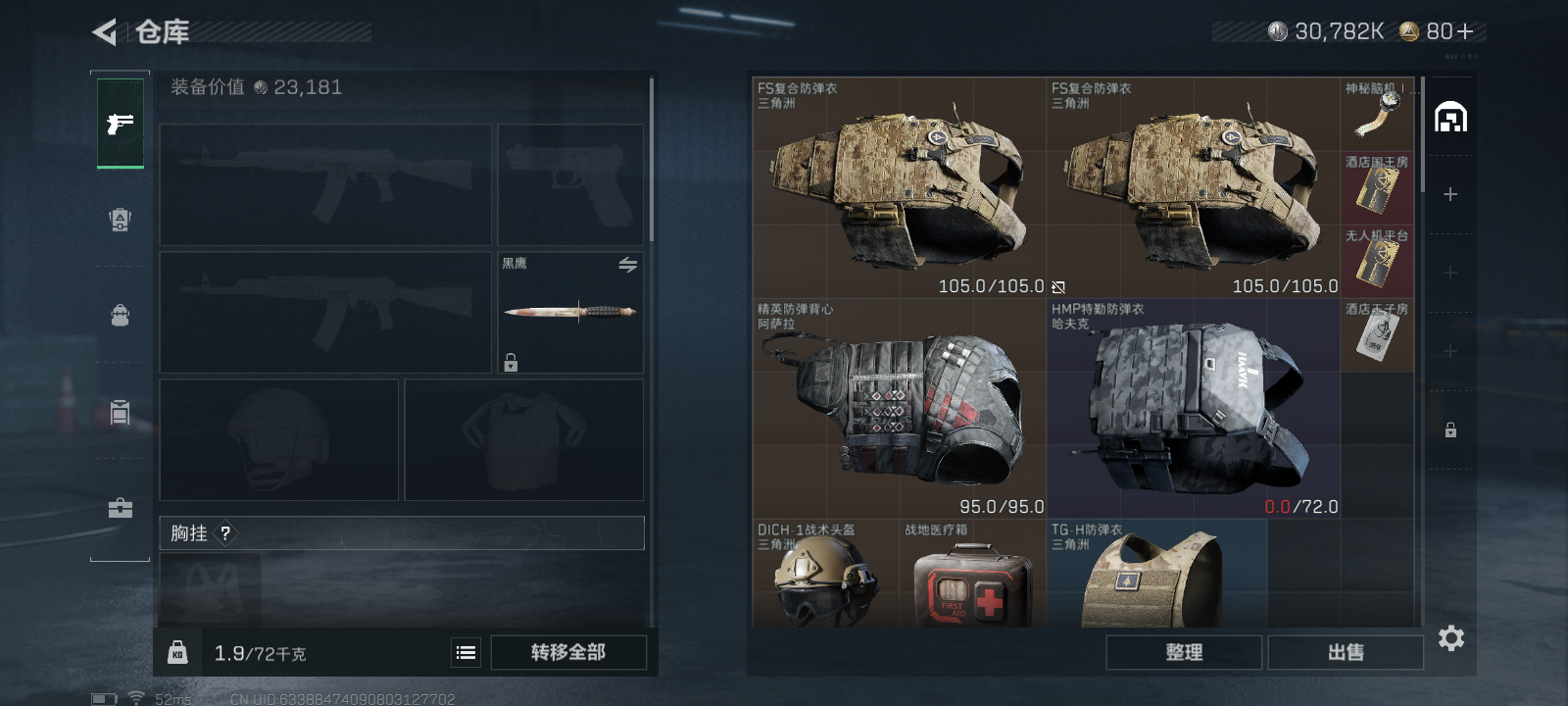
Task: Select the 黑鹰 knife slot
Action: (570, 313)
